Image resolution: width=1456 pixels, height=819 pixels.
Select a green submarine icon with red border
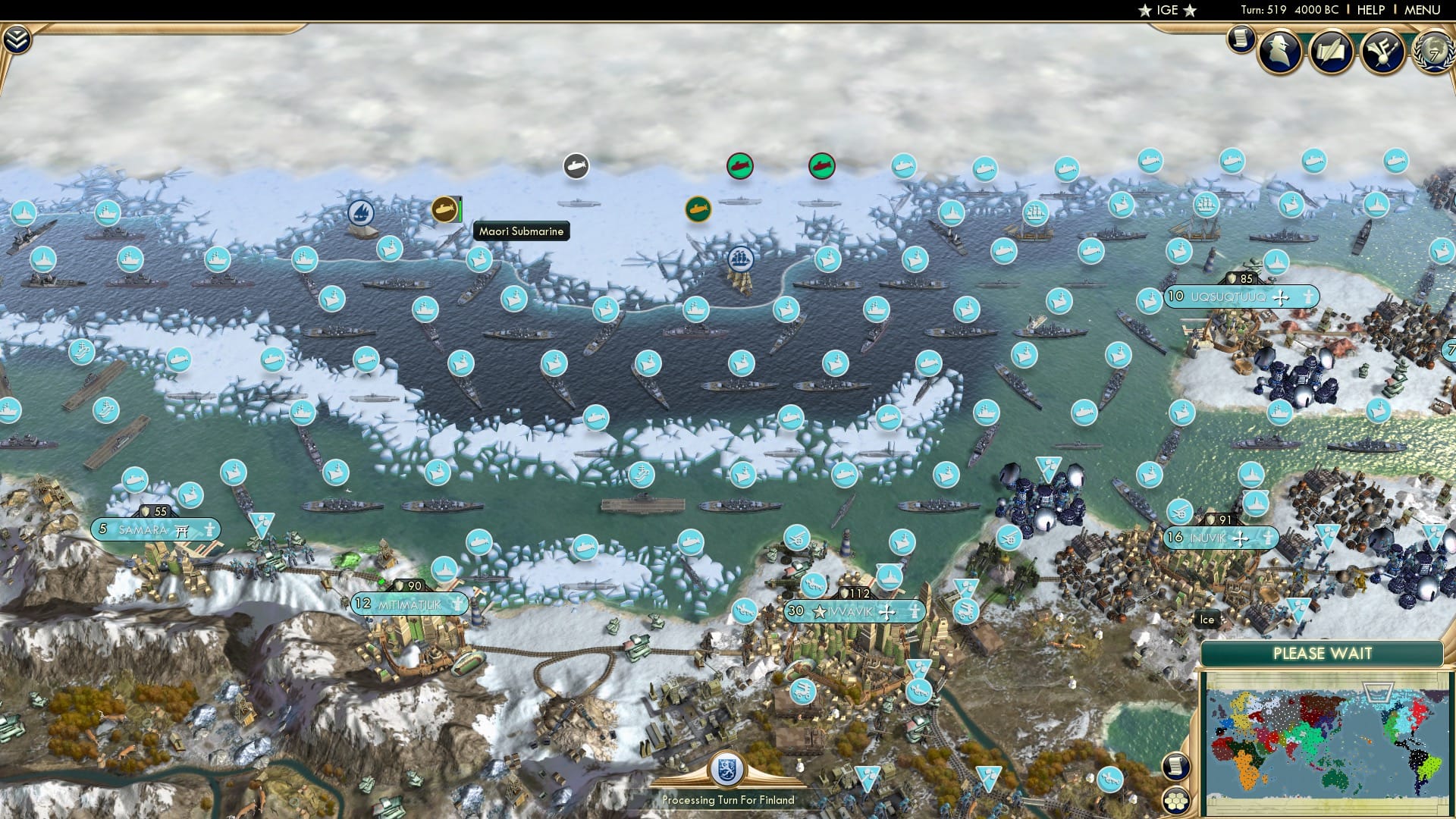coord(741,165)
